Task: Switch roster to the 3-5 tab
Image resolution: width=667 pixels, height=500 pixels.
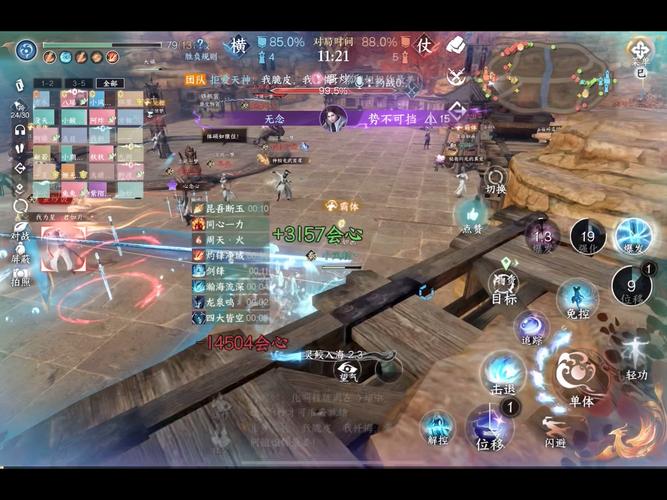Action: (x=77, y=83)
